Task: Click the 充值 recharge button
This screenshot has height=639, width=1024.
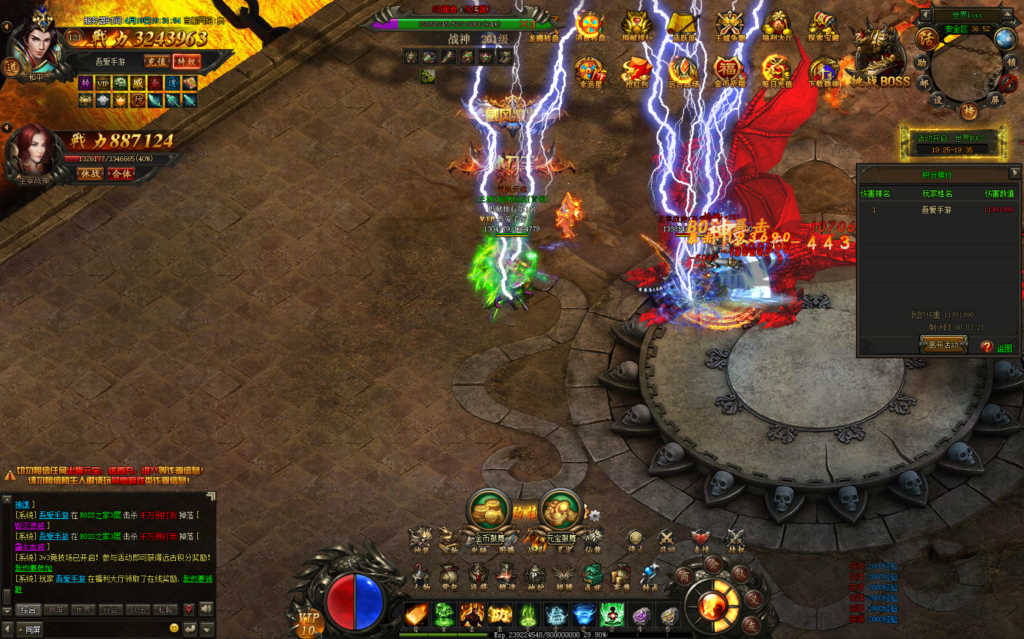Action: coord(156,61)
